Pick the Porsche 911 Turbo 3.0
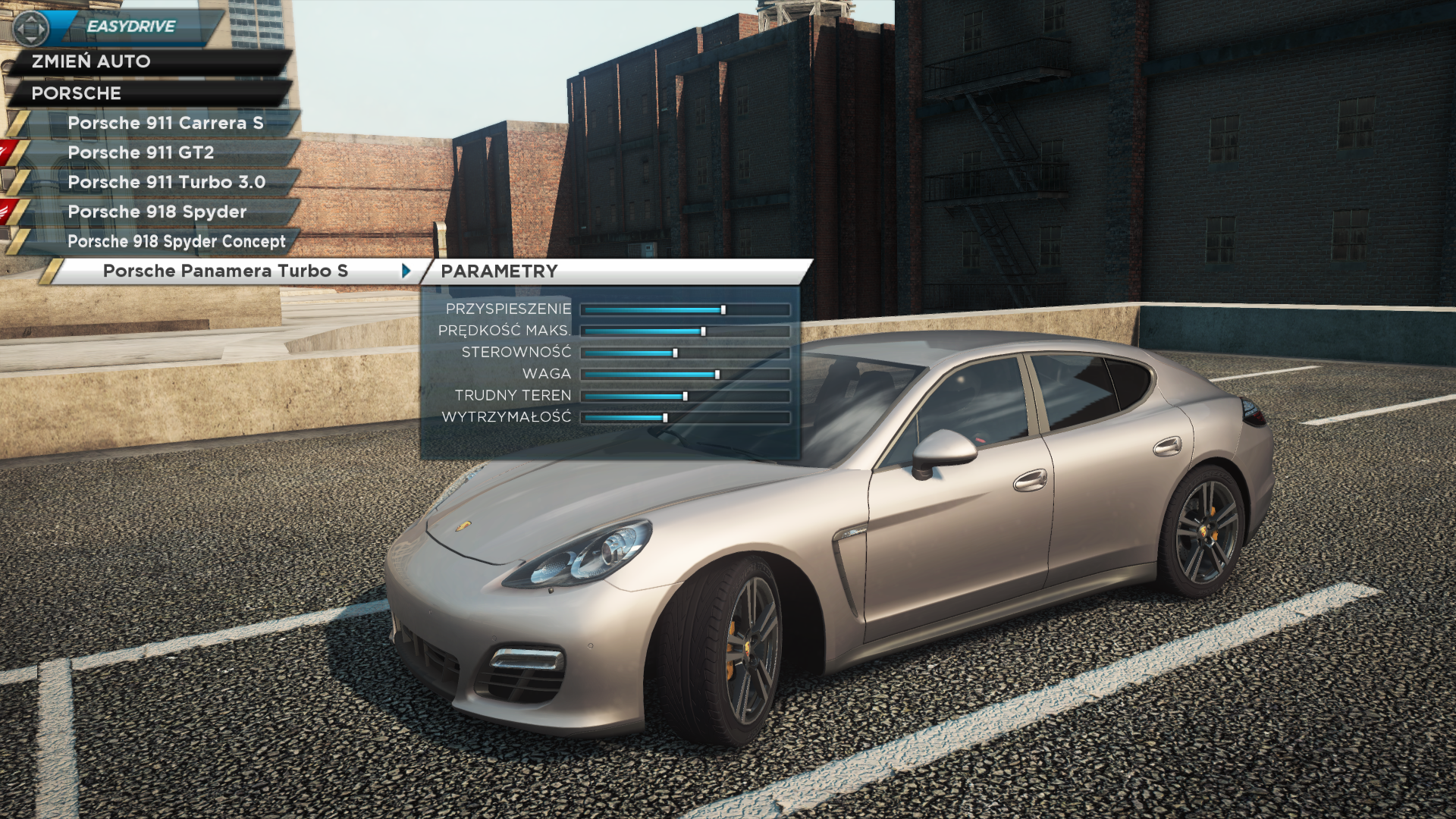 tap(166, 182)
